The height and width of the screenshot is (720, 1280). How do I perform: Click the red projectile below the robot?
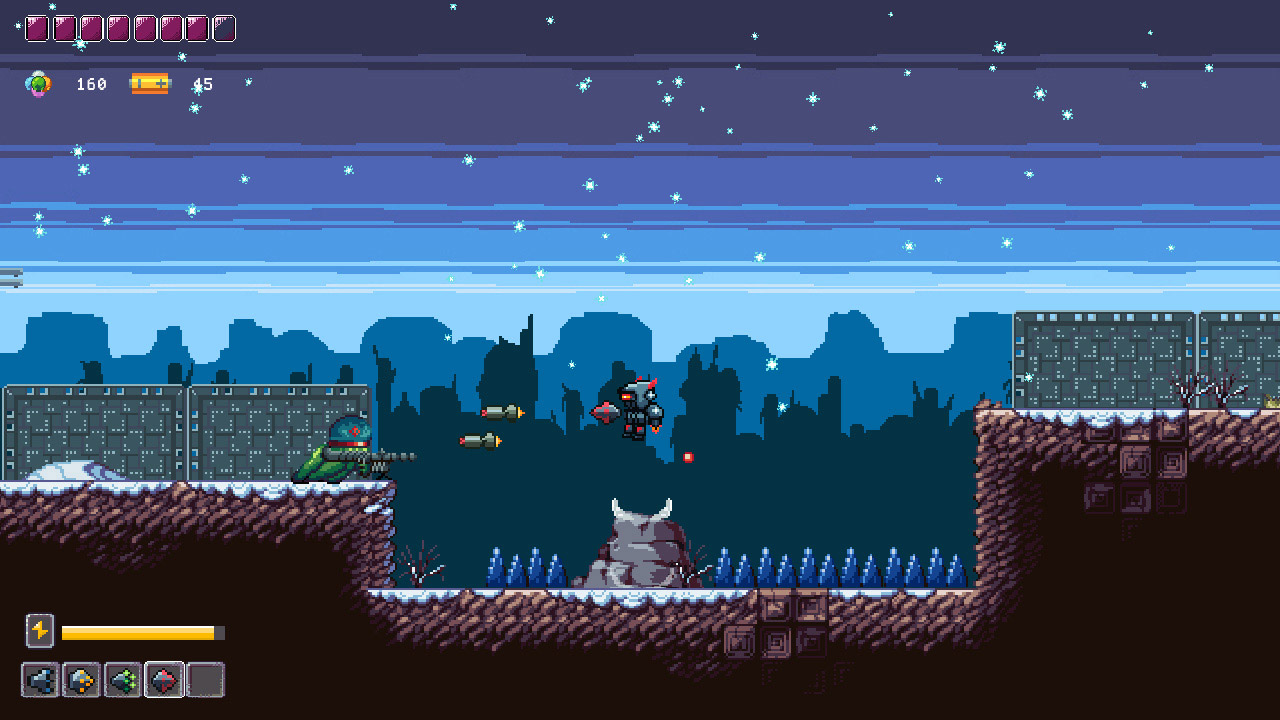click(689, 456)
